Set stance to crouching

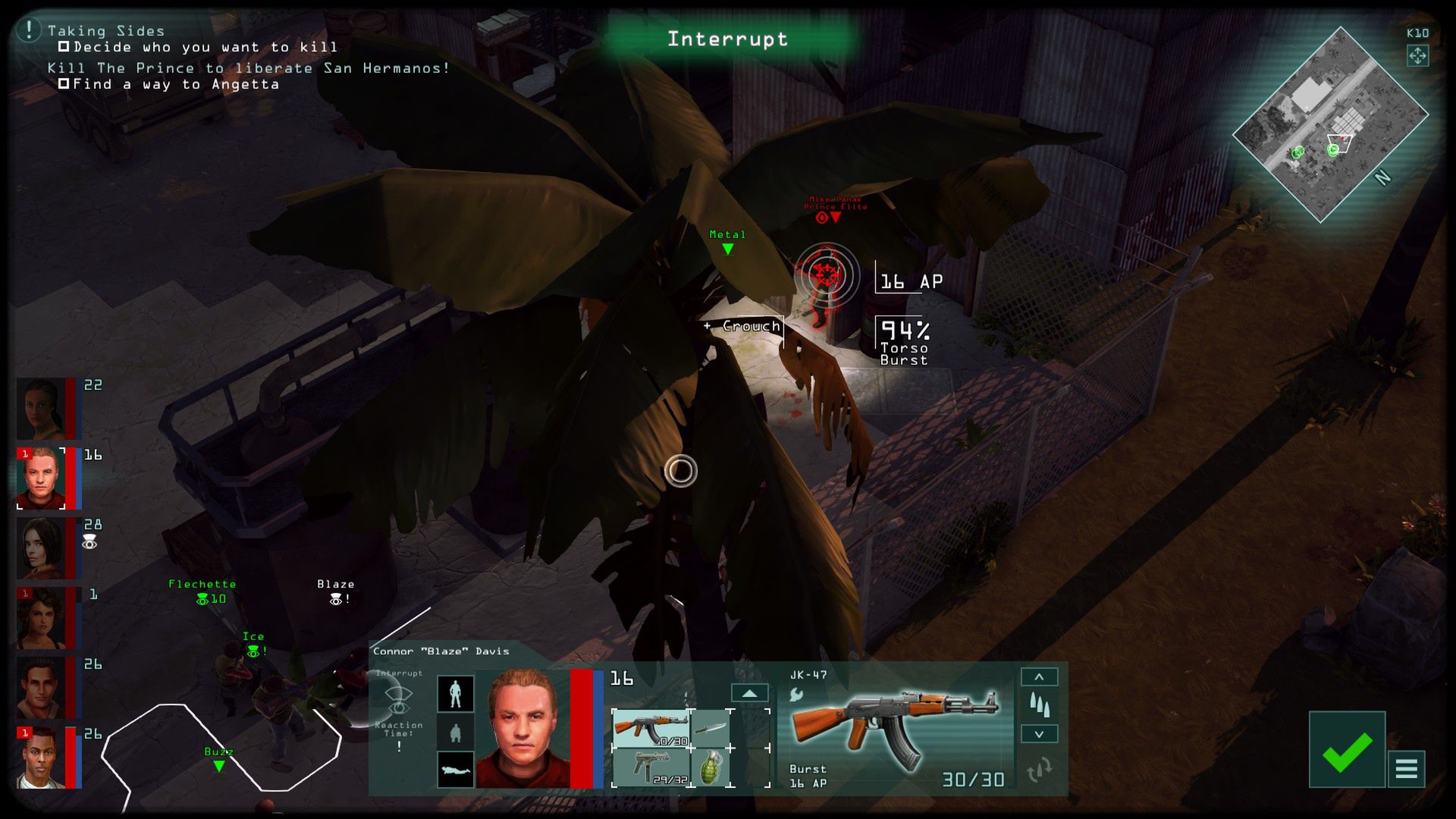pos(456,733)
